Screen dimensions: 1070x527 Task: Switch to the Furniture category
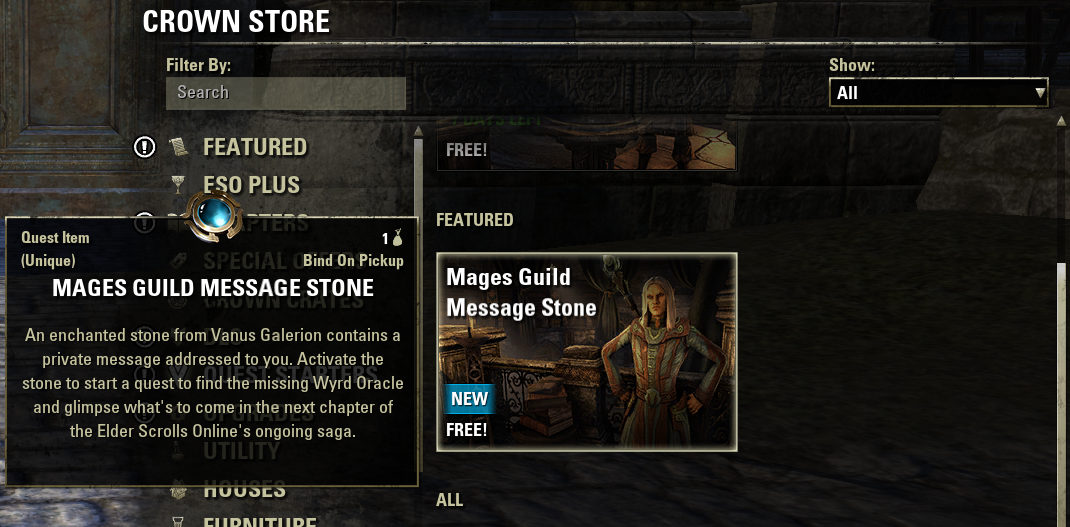click(x=259, y=521)
